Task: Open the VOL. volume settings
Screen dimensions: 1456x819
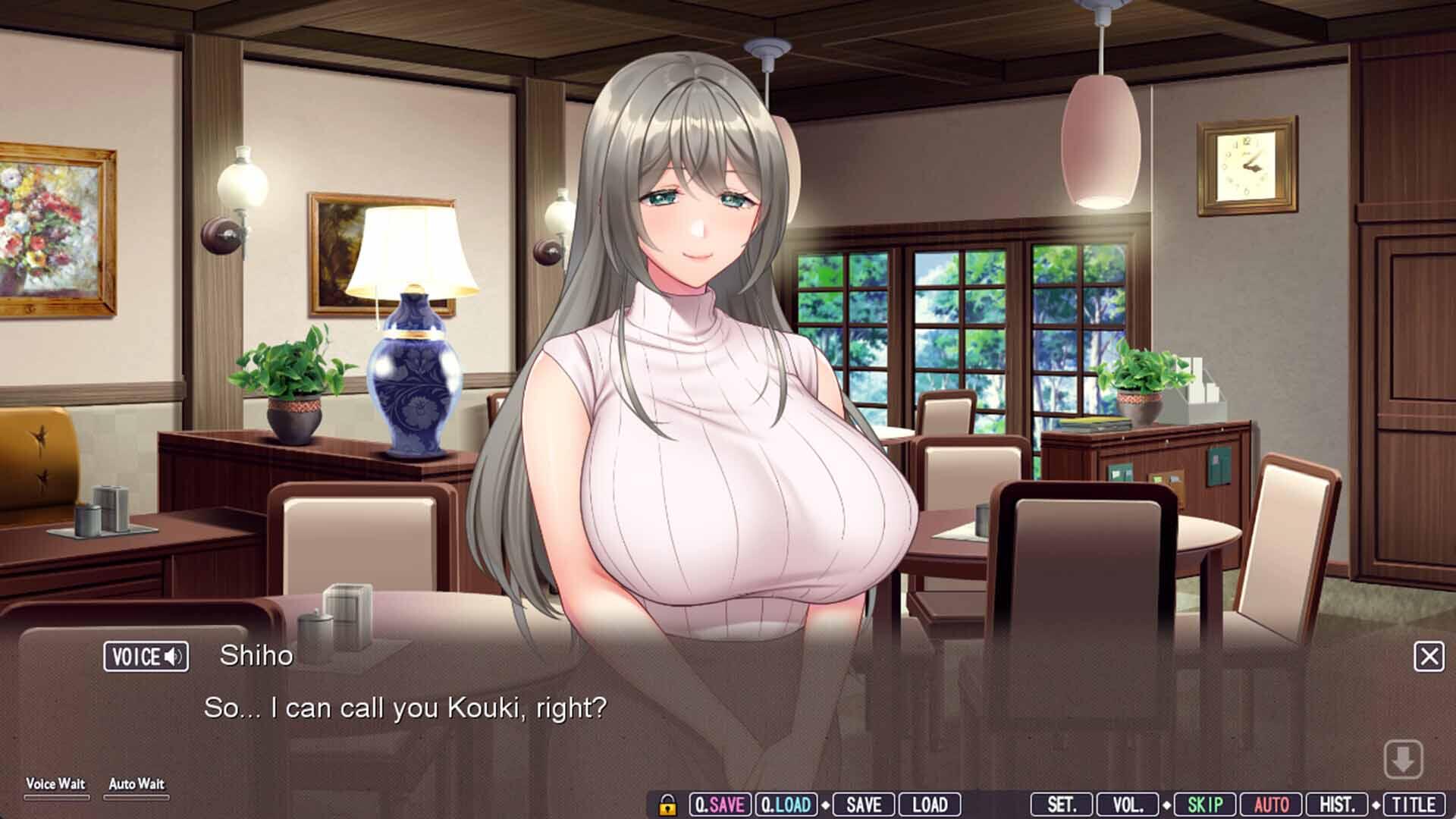Action: point(1128,805)
